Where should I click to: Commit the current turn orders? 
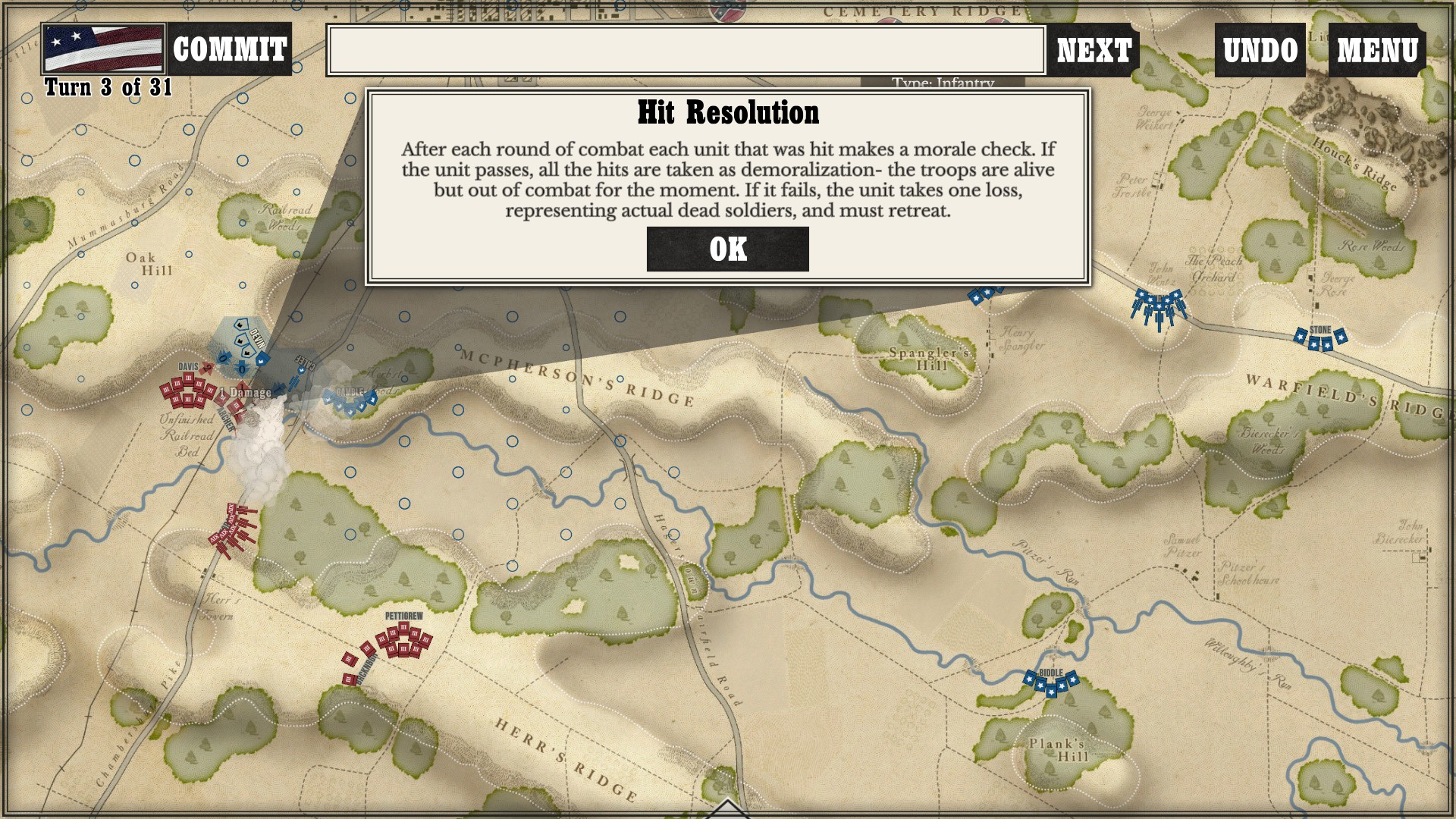pyautogui.click(x=229, y=49)
